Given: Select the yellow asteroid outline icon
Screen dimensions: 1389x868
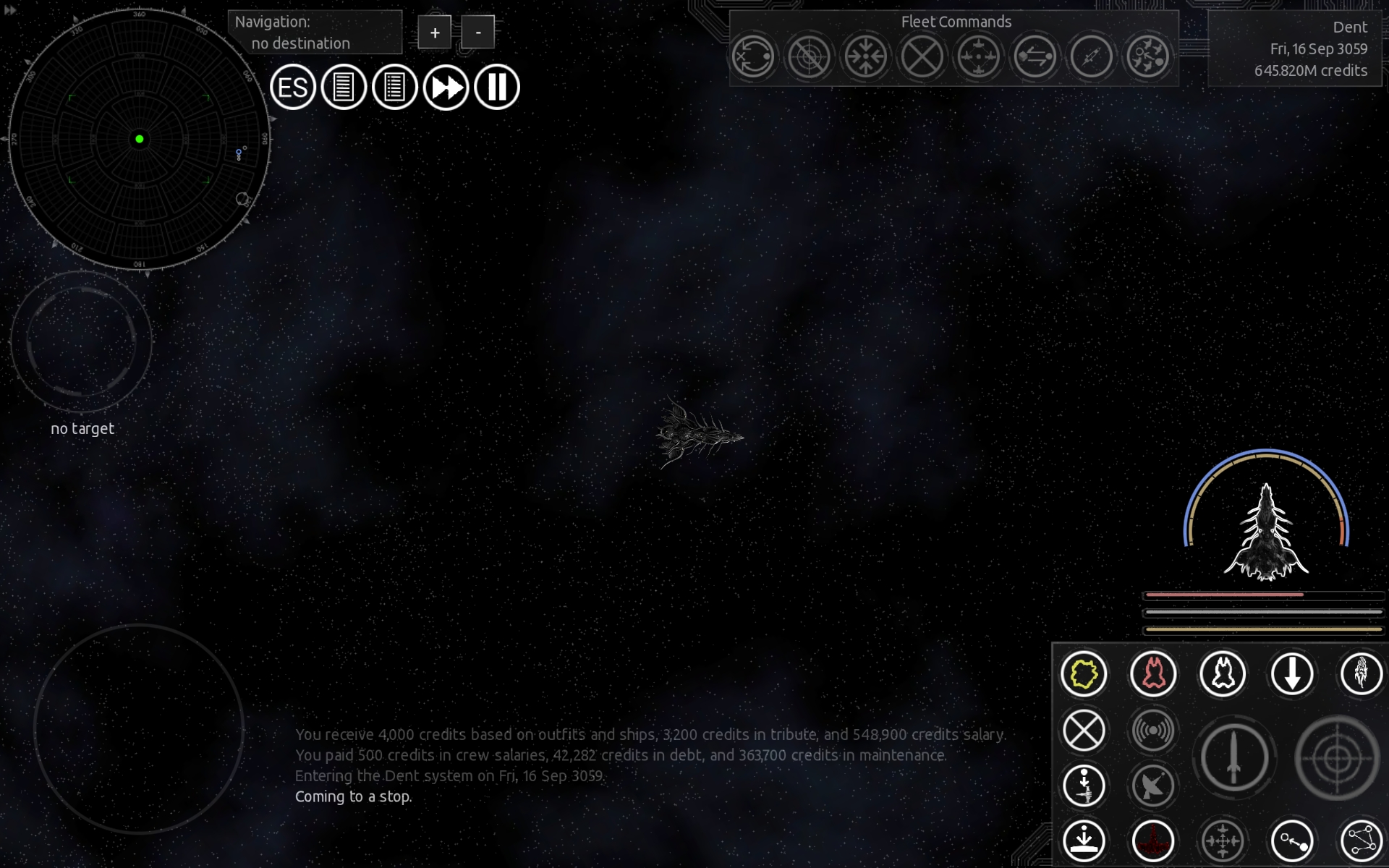Looking at the screenshot, I should pyautogui.click(x=1084, y=674).
